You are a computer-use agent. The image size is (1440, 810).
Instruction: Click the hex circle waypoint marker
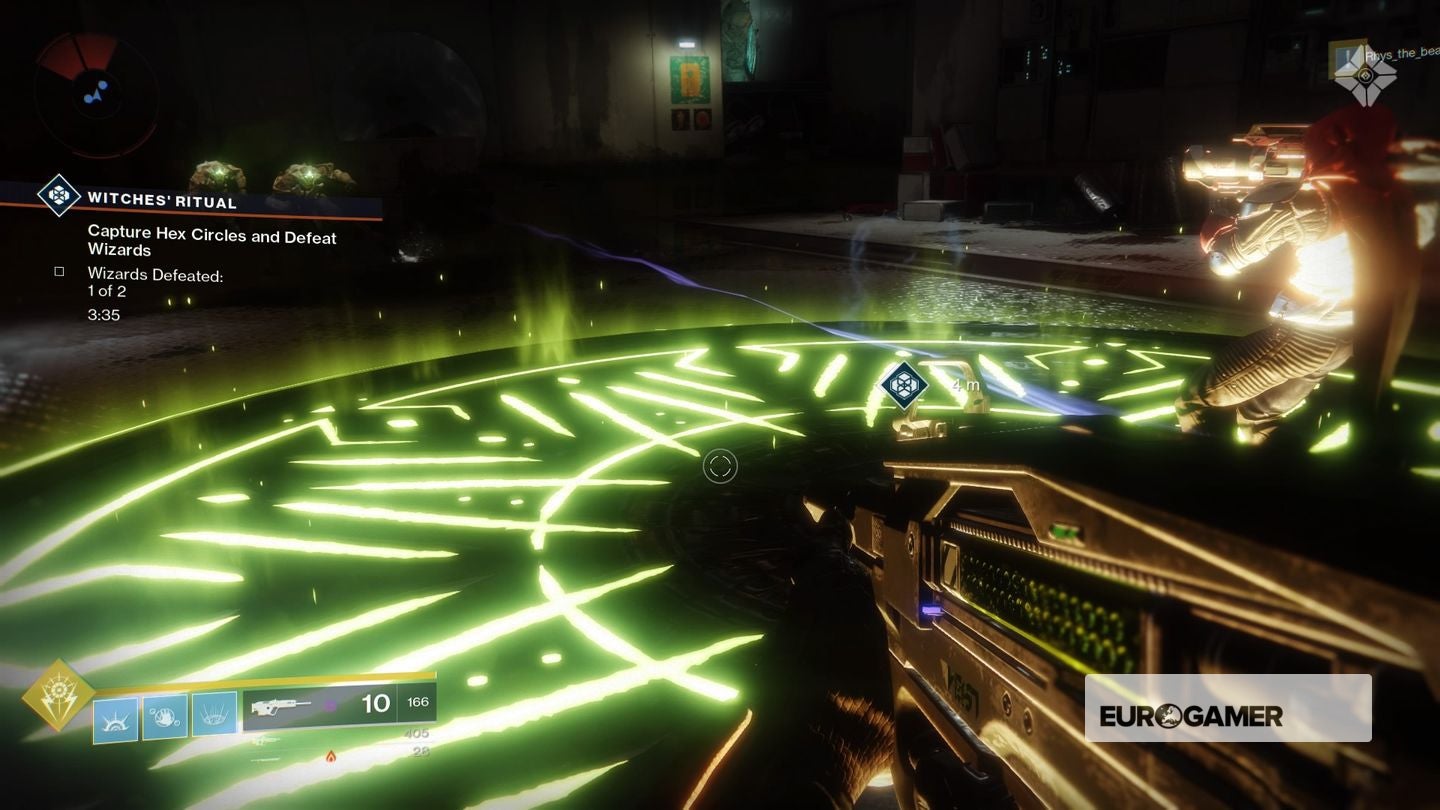pos(904,383)
